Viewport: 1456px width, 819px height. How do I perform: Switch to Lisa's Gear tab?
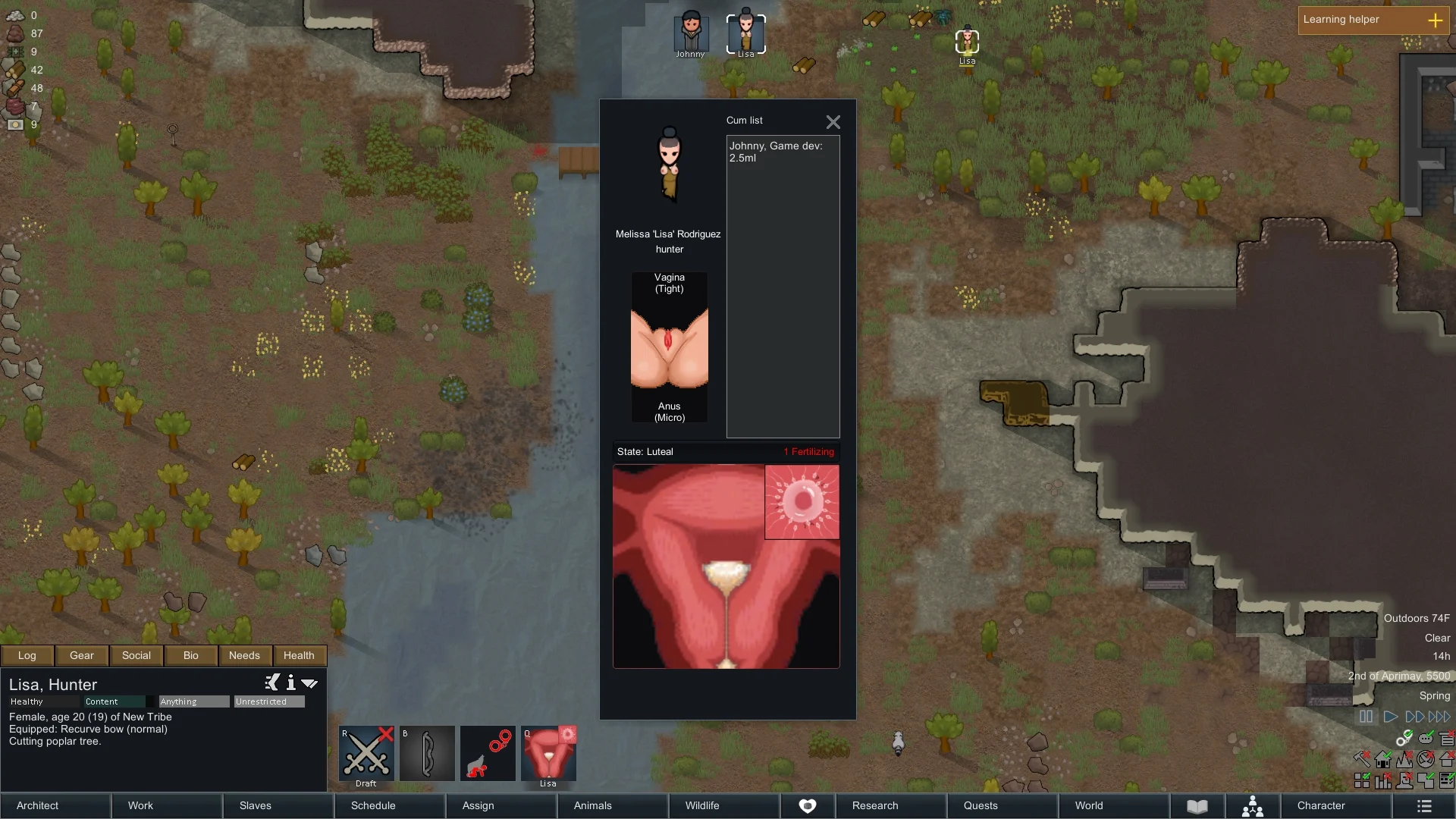tap(82, 655)
